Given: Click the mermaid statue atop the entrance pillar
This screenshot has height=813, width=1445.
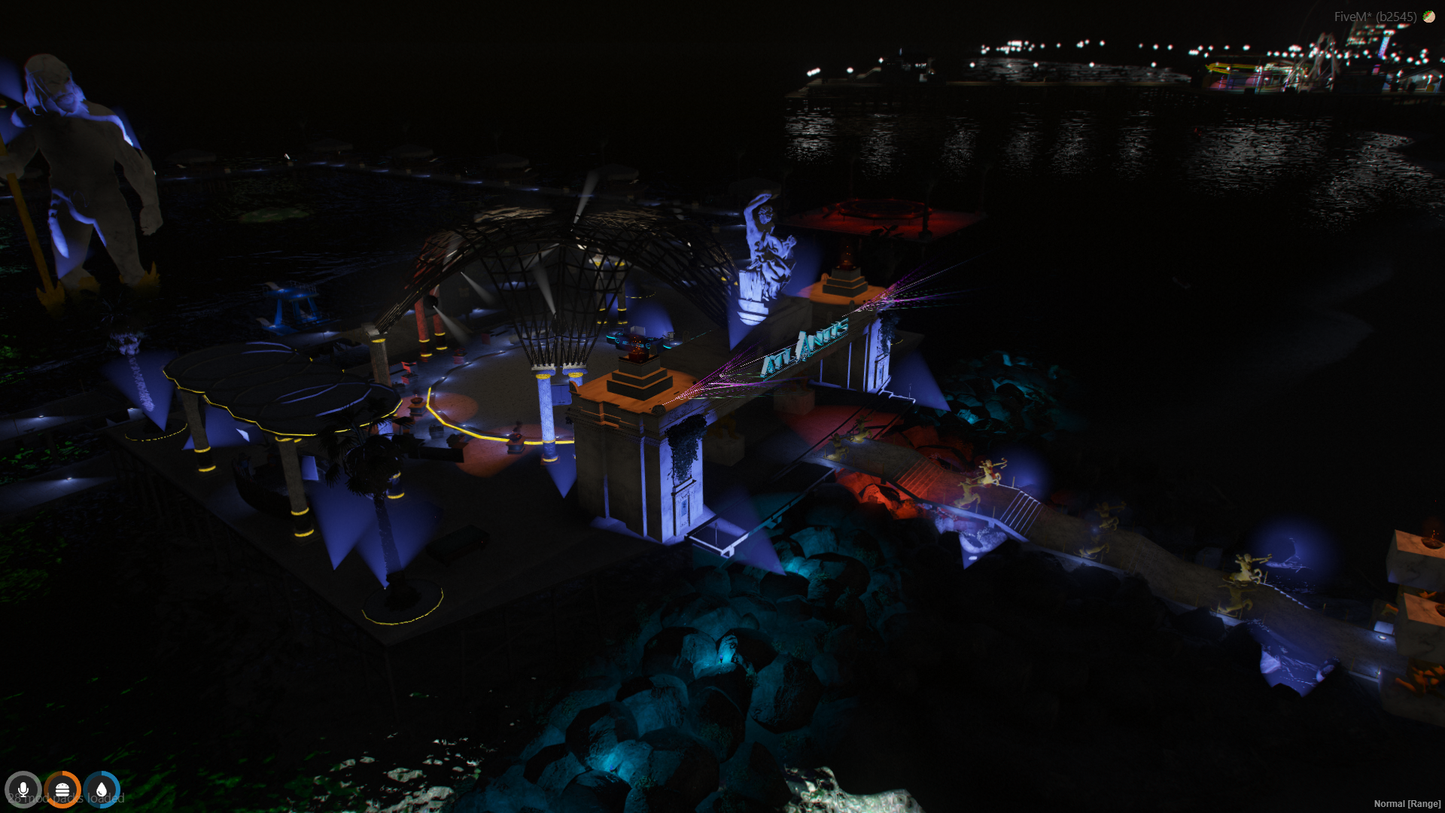Looking at the screenshot, I should coord(760,245).
